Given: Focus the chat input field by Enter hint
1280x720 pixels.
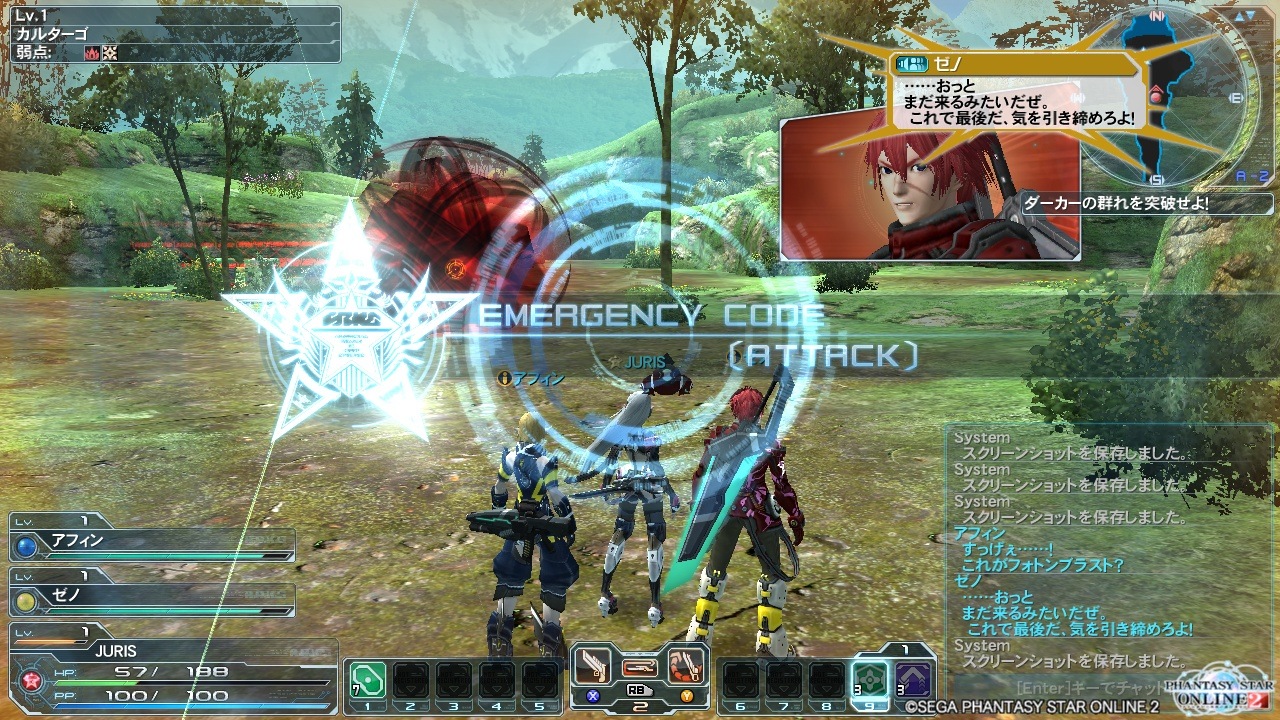Looking at the screenshot, I should point(1090,688).
